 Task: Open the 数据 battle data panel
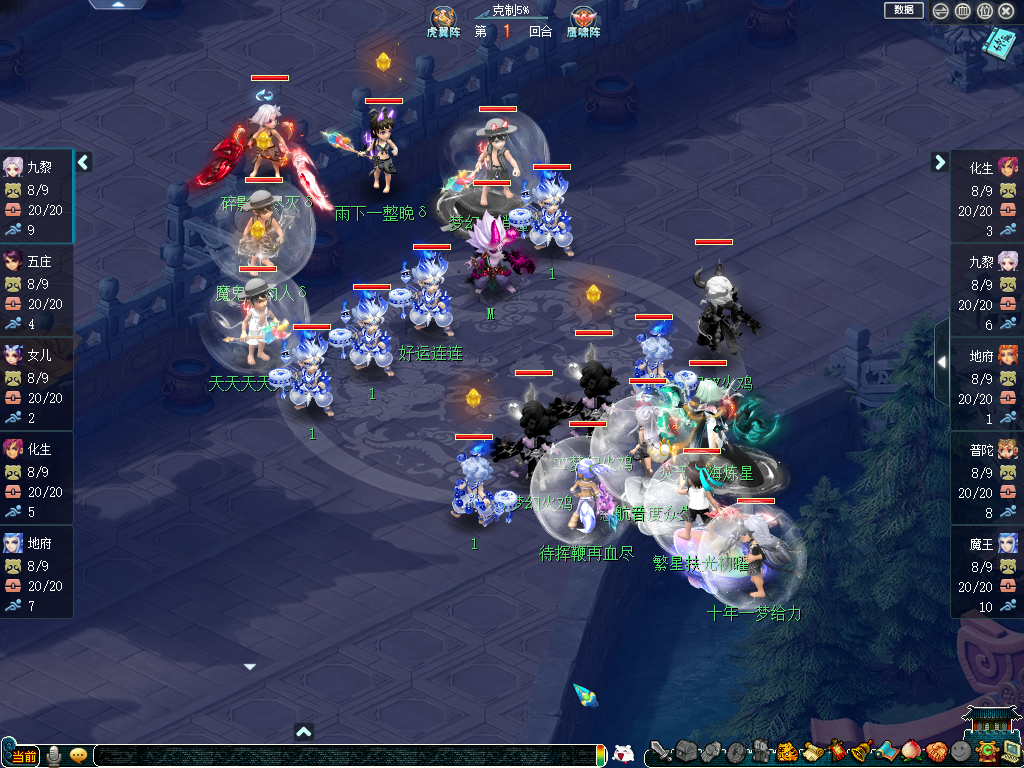coord(903,10)
